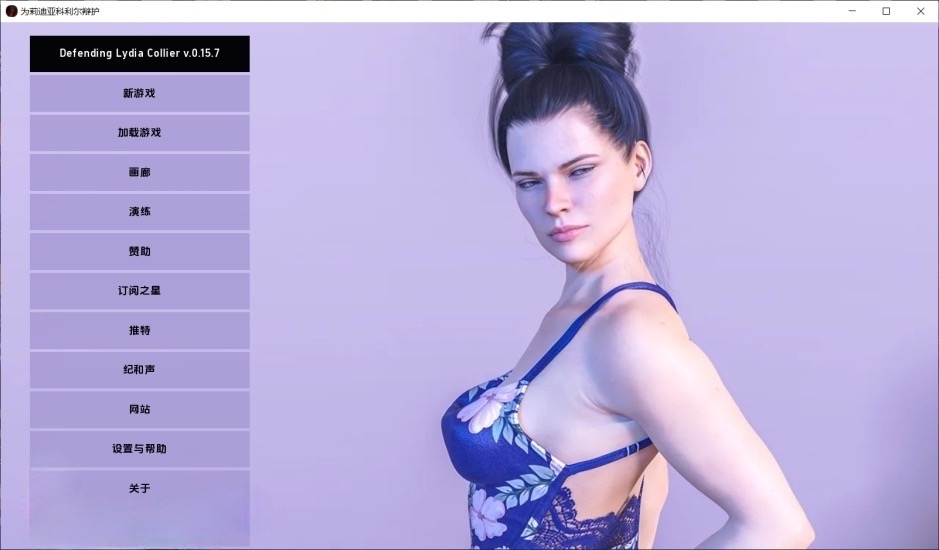Start a new game (新游戏)
The image size is (939, 550).
pos(139,93)
